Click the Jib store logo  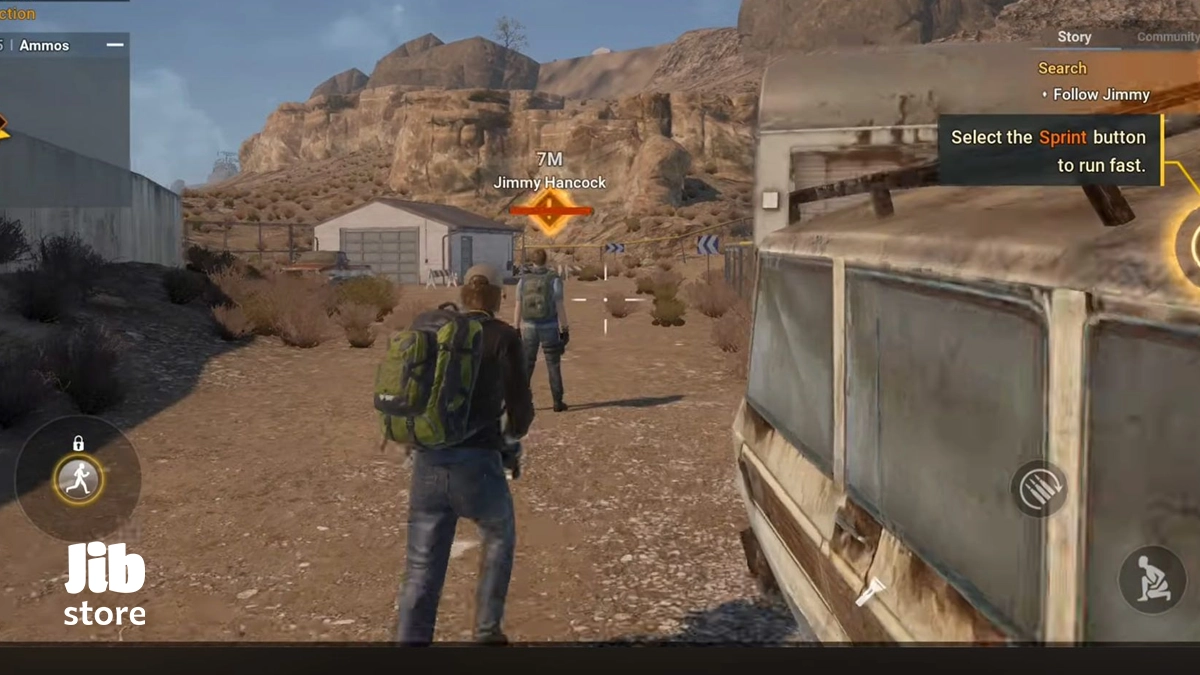click(104, 585)
